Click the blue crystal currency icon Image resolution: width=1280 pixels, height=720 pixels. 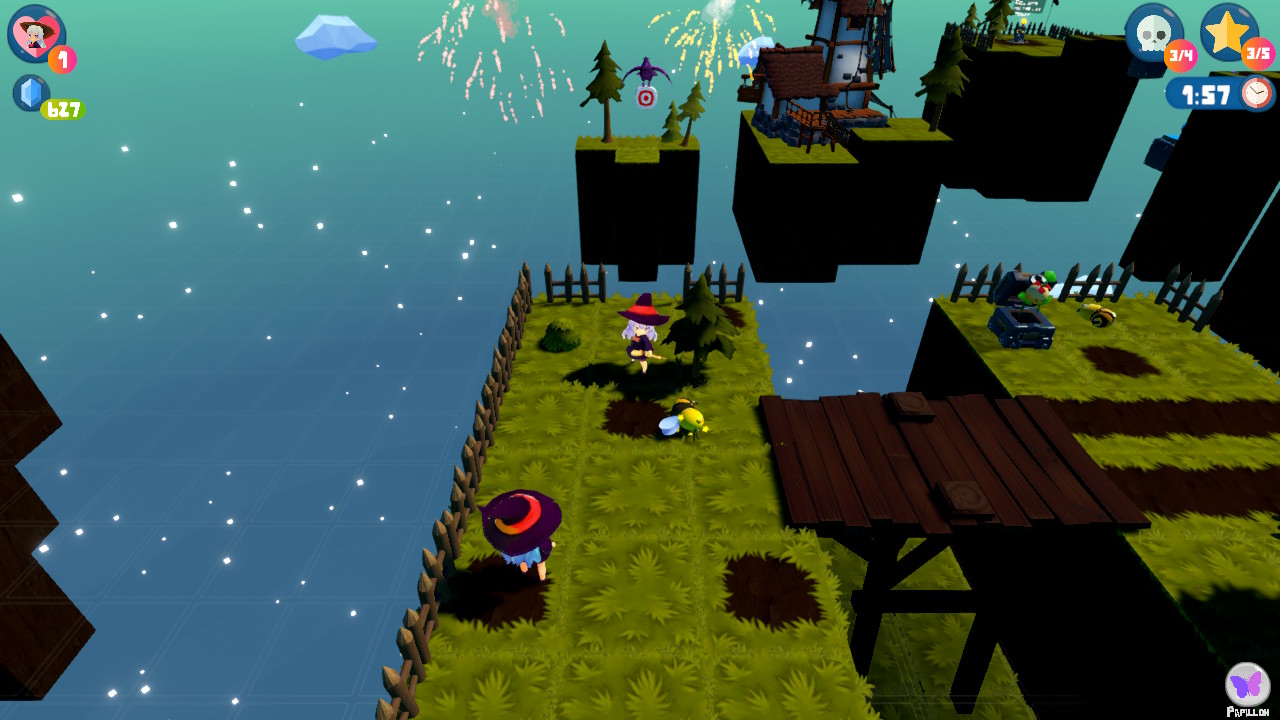(31, 93)
